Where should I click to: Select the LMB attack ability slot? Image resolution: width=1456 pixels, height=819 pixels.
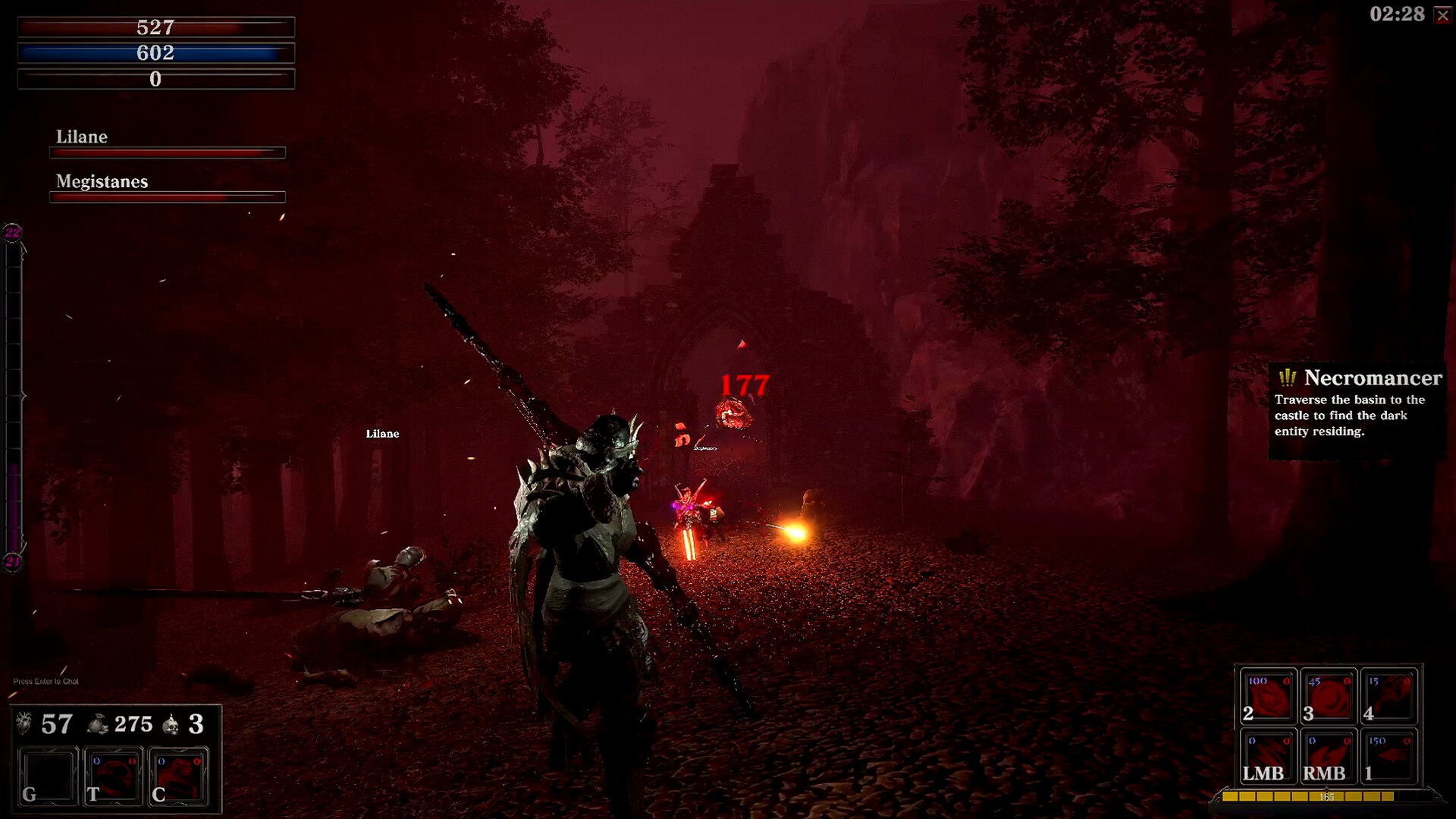point(1267,757)
